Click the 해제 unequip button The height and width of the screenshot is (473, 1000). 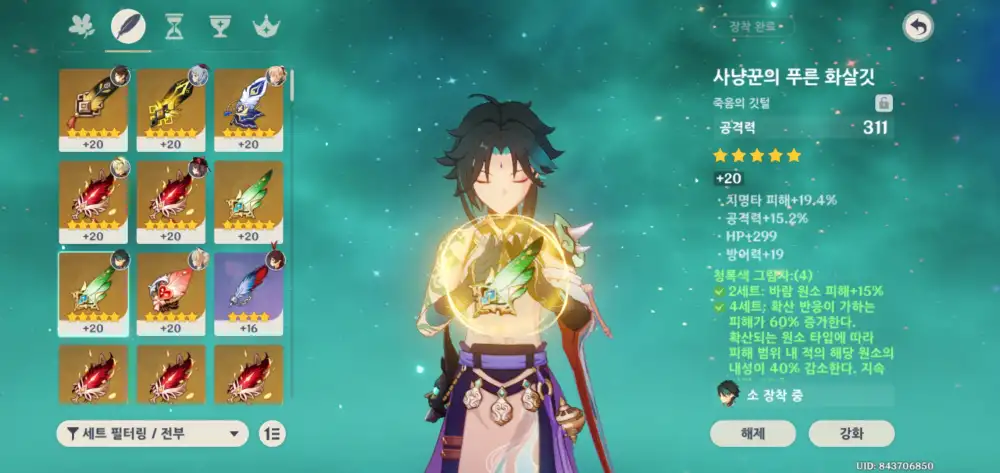tap(753, 433)
